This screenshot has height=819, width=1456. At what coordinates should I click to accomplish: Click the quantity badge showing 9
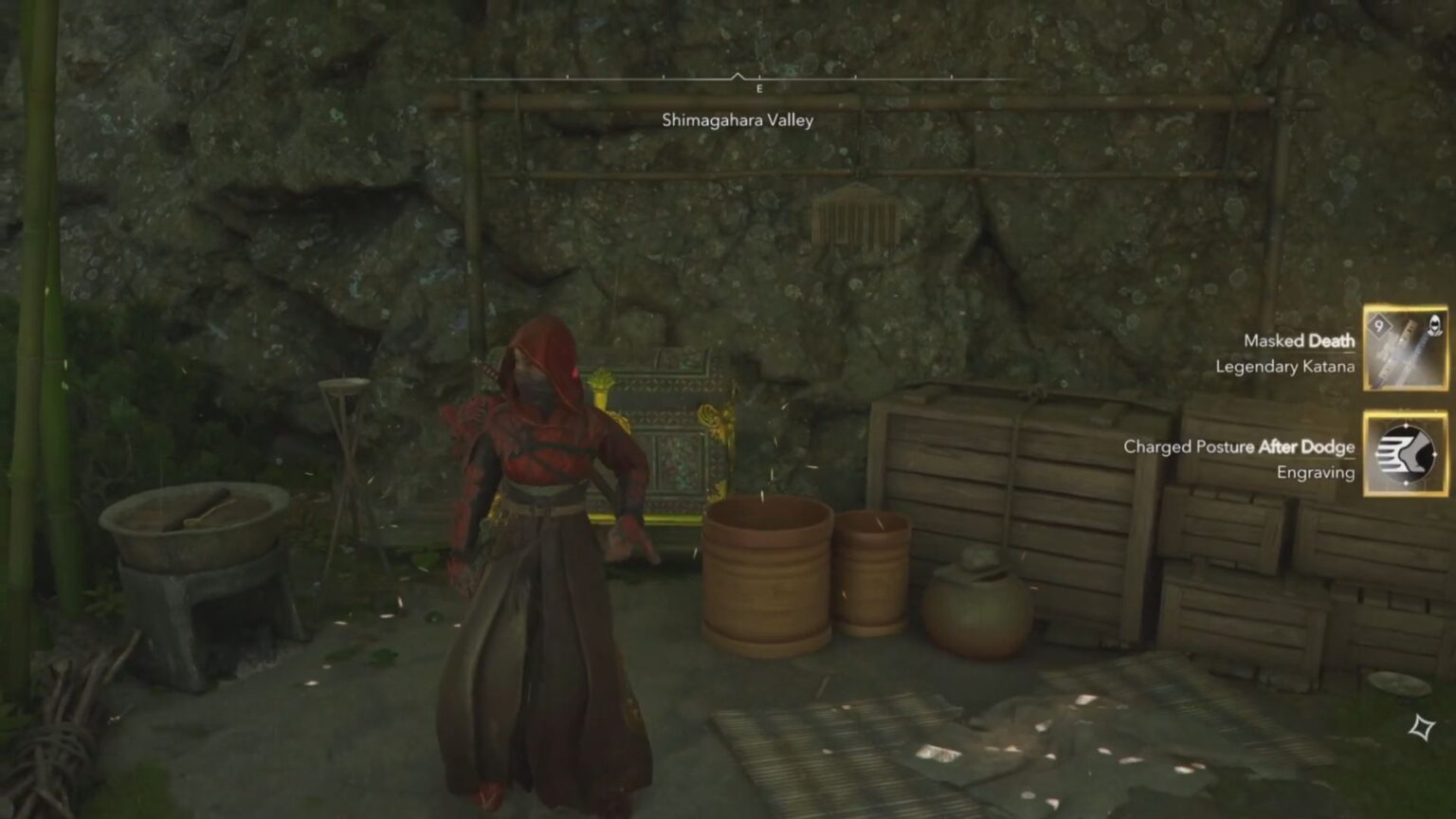coord(1382,327)
